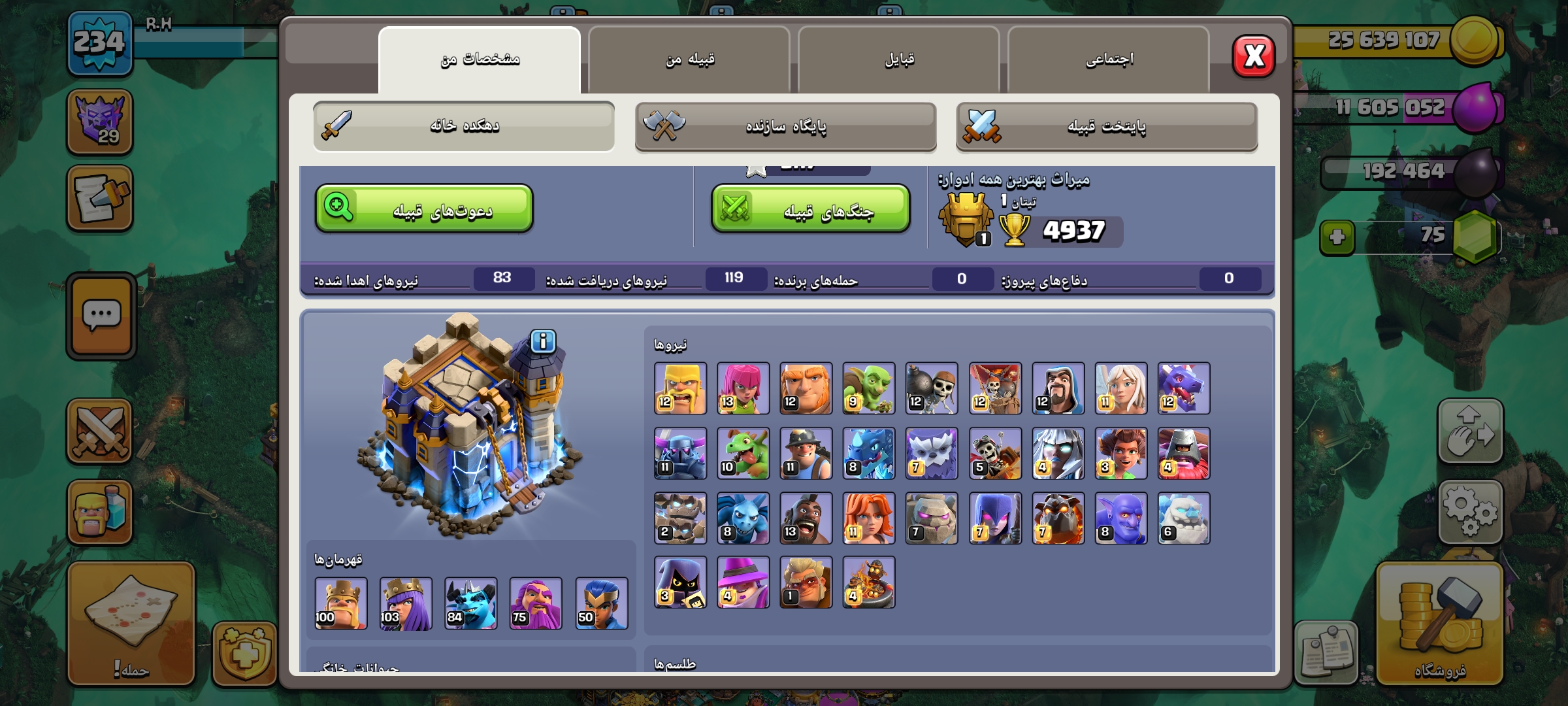Choose the Barbarian troop icon
Viewport: 1568px width, 706px height.
(x=680, y=389)
